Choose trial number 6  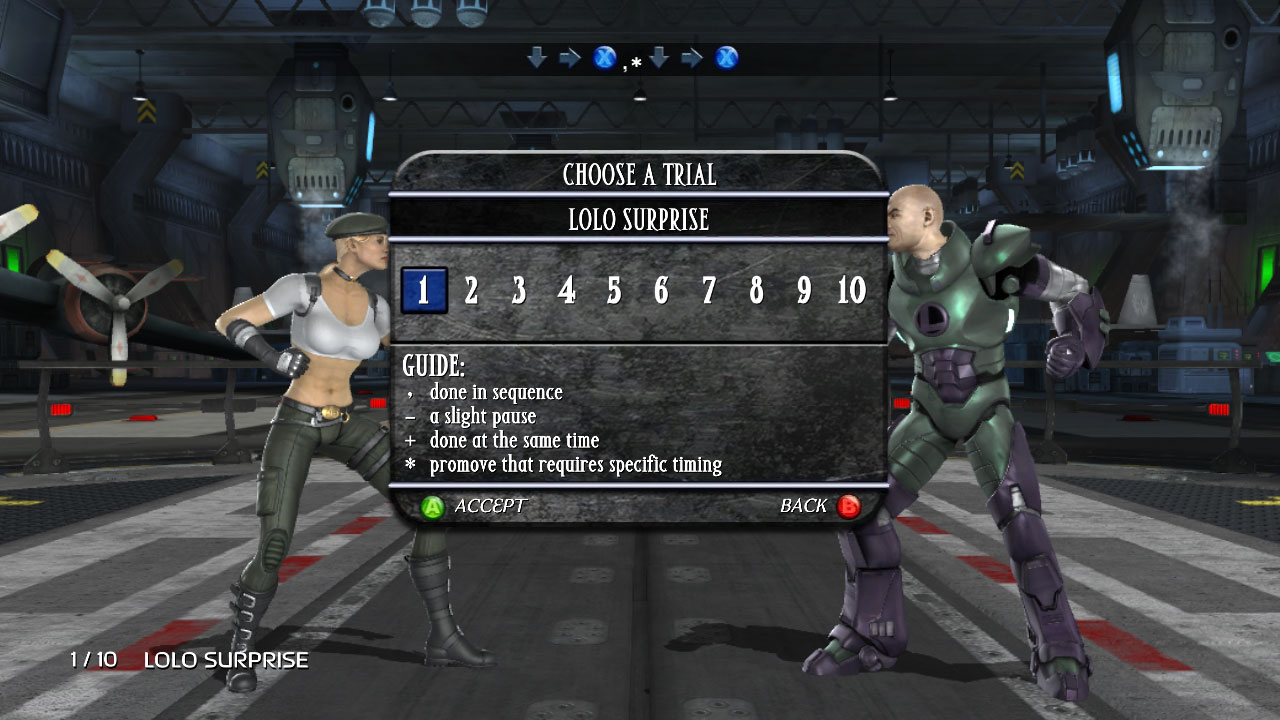(x=661, y=291)
